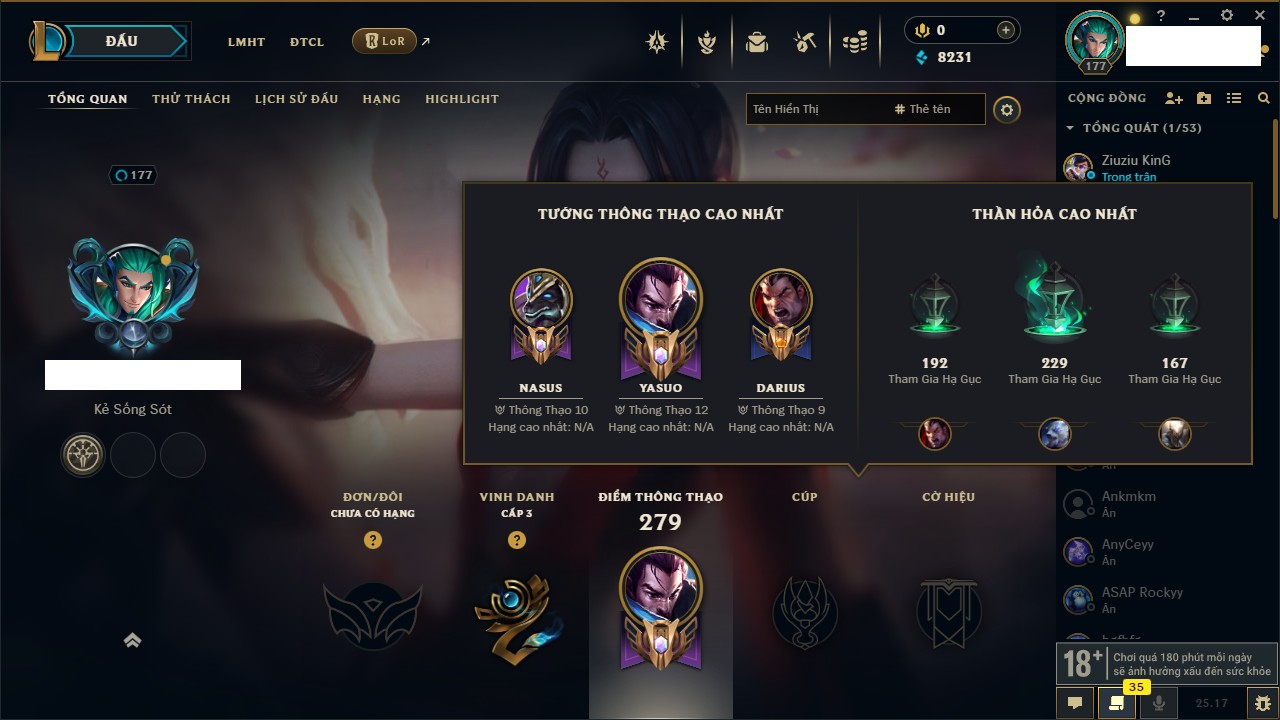This screenshot has width=1280, height=720.
Task: Show the Highlight tab
Action: coord(461,99)
